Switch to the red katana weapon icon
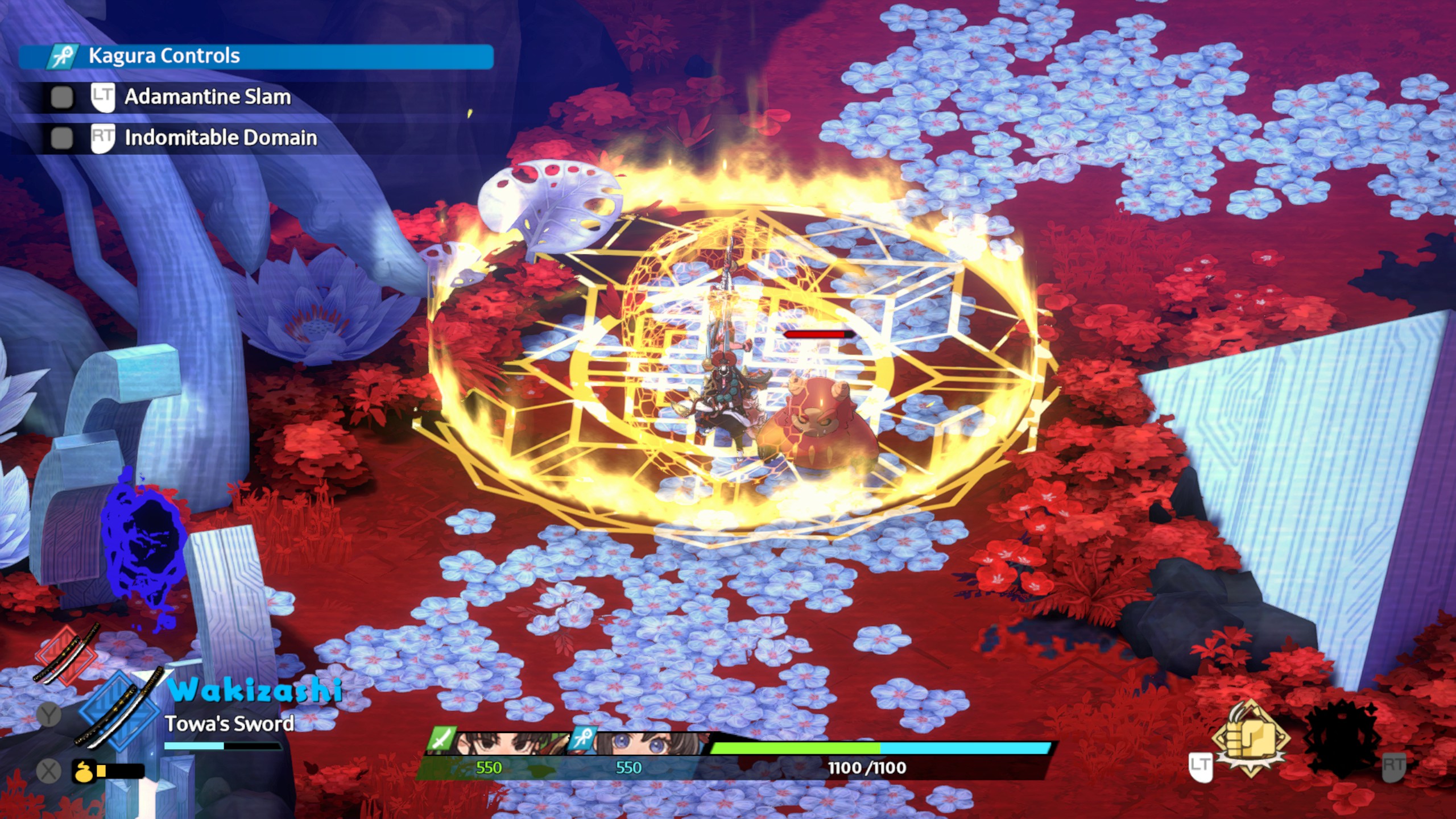Image resolution: width=1456 pixels, height=819 pixels. pyautogui.click(x=67, y=654)
